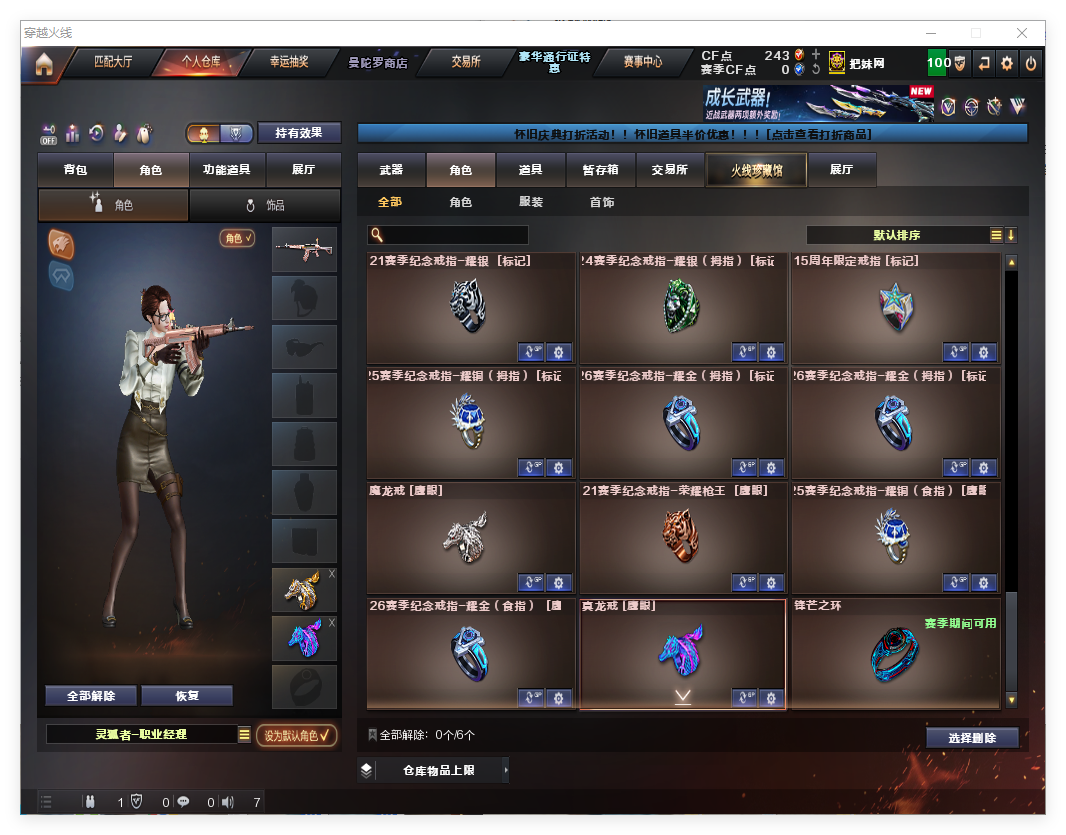The width and height of the screenshot is (1066, 835).
Task: Go to the home lobby icon
Action: click(x=44, y=65)
